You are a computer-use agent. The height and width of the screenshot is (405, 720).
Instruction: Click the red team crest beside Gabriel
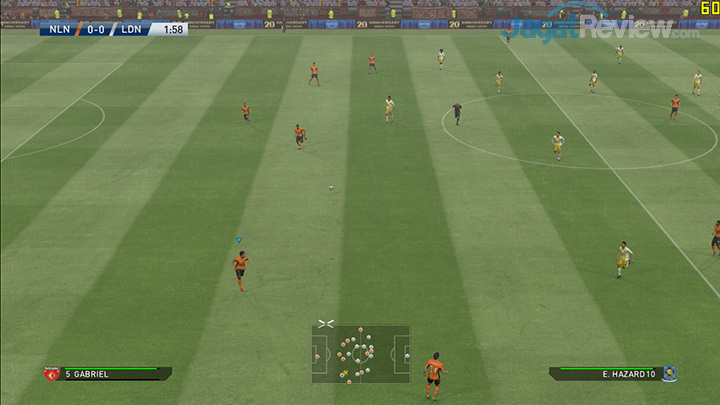(51, 374)
